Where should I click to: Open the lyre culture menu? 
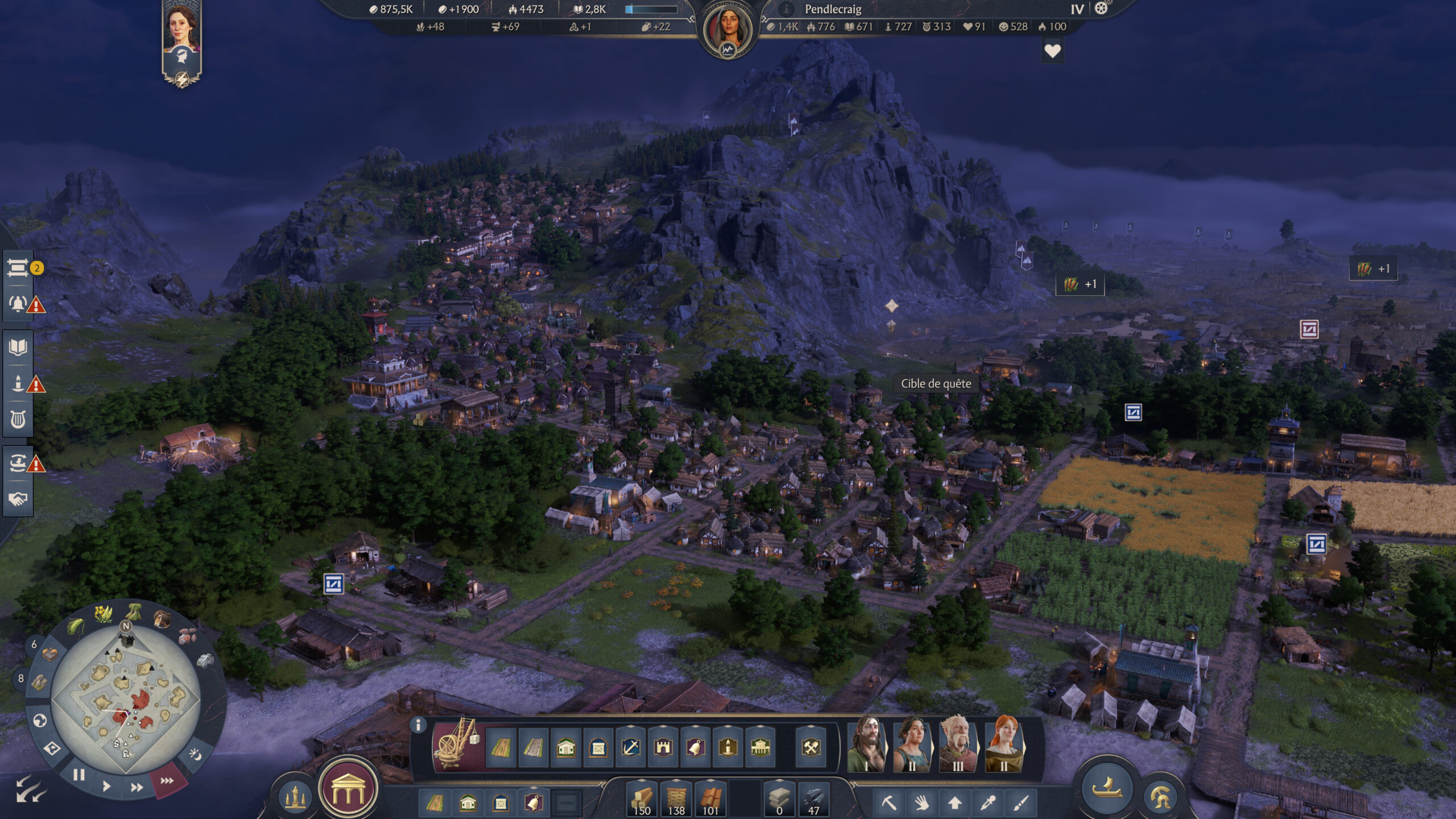pos(18,420)
